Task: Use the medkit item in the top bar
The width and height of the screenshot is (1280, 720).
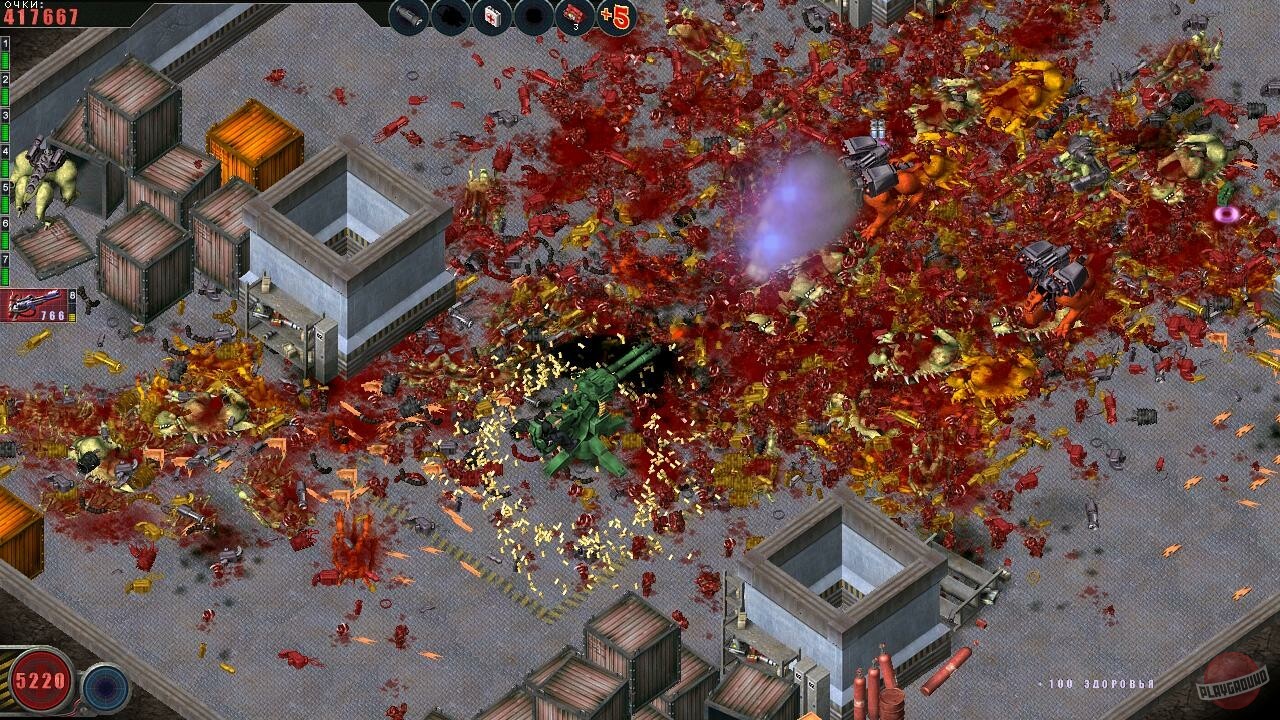Action: (x=492, y=16)
